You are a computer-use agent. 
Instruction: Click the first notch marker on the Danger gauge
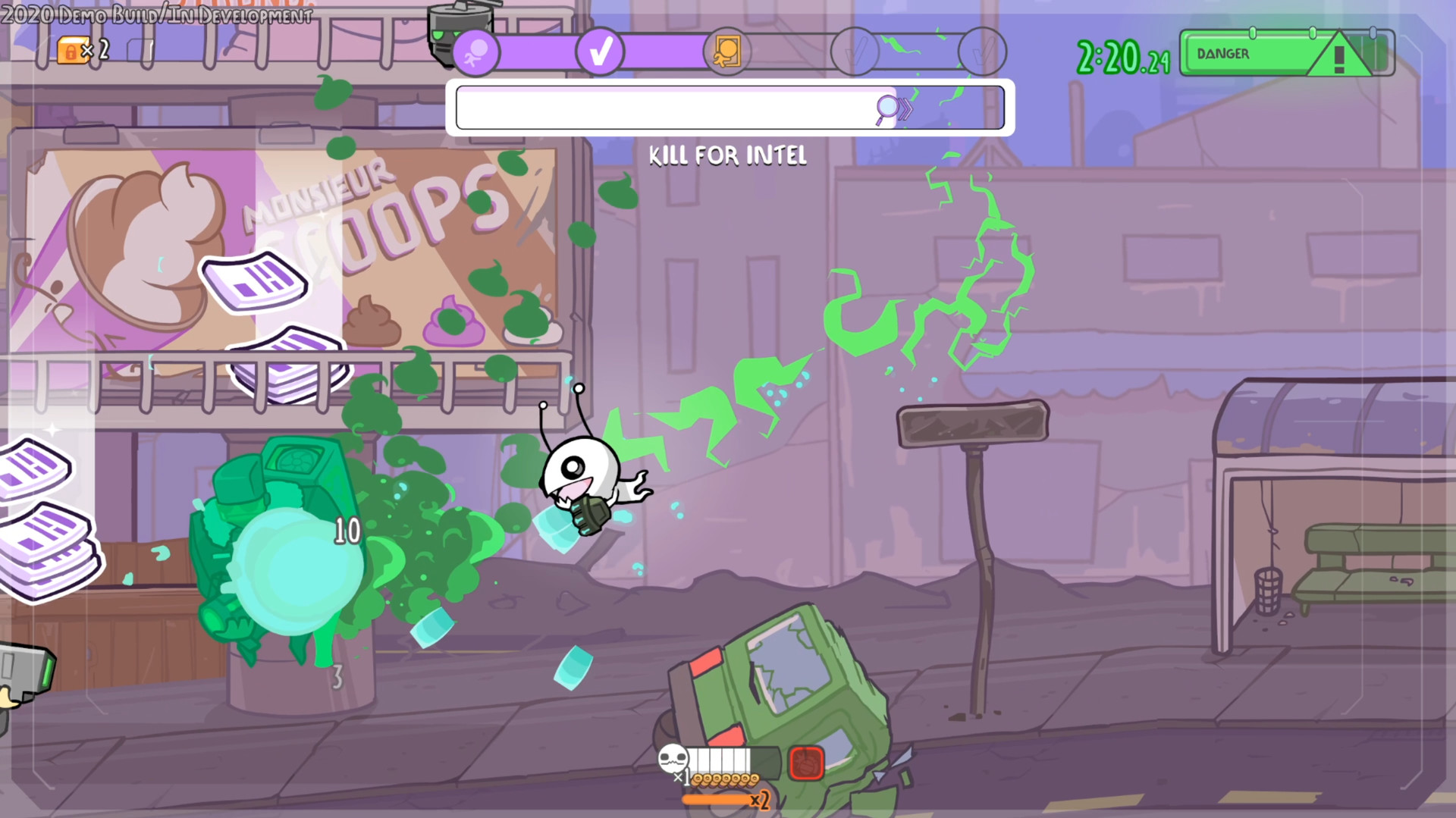tap(1252, 33)
